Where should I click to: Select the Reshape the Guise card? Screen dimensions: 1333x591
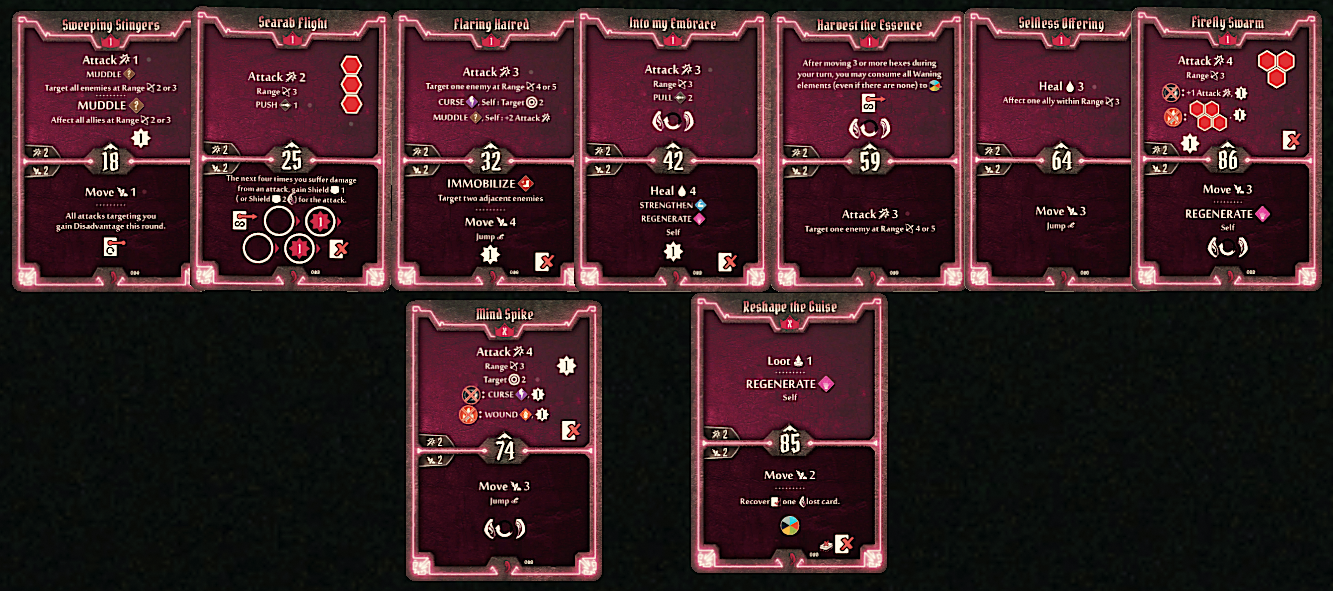pyautogui.click(x=789, y=432)
